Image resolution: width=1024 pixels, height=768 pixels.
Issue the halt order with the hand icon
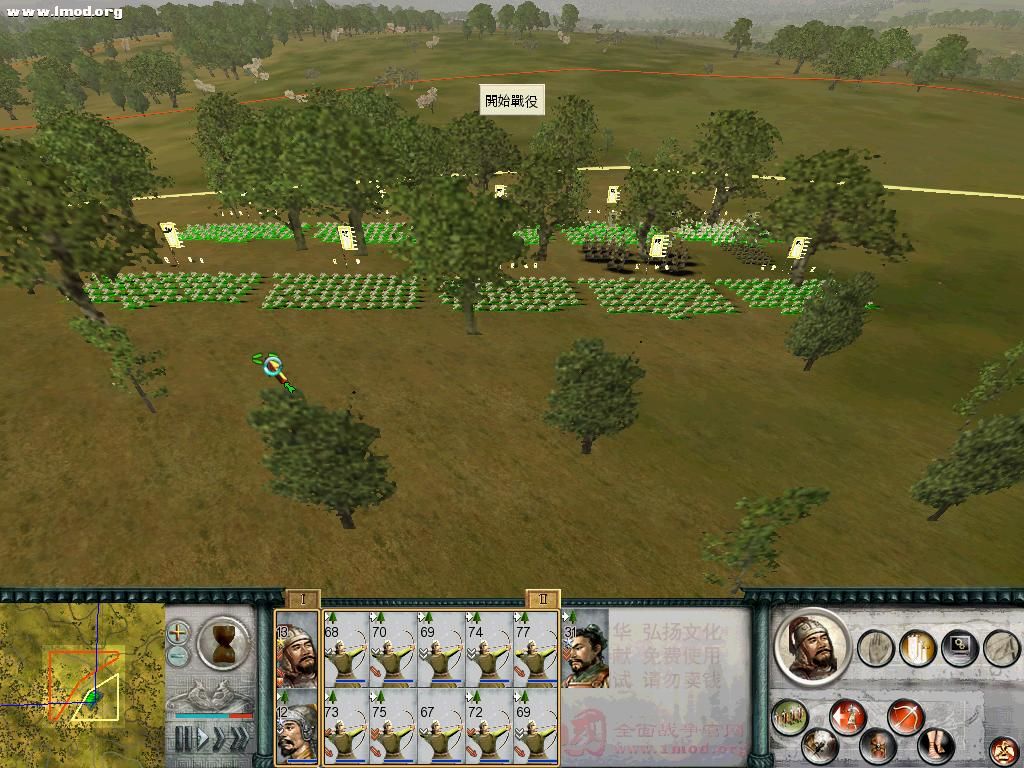point(875,648)
